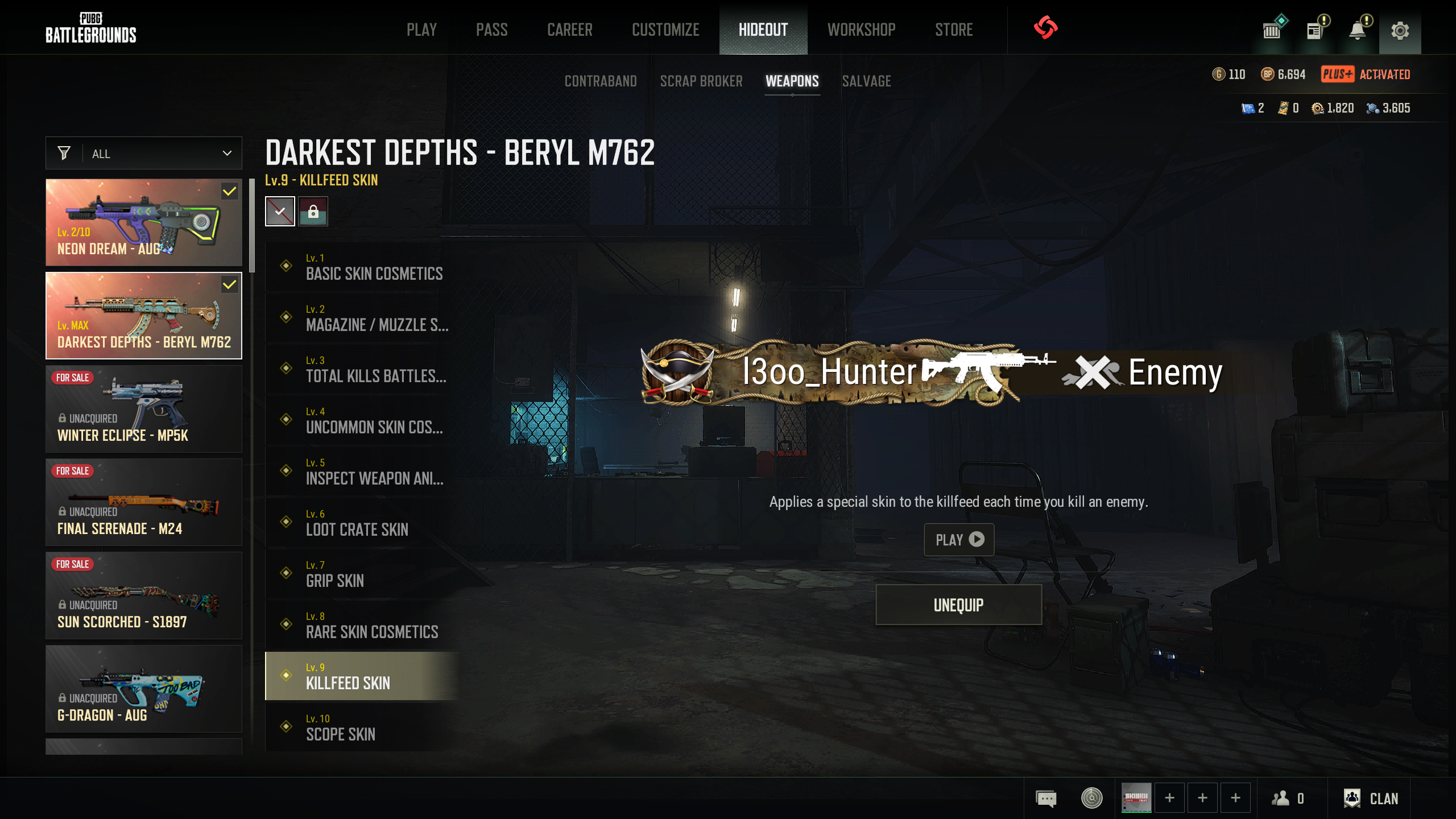Select the Neon Dream AUG skin
This screenshot has width=1456, height=819.
pos(144,222)
